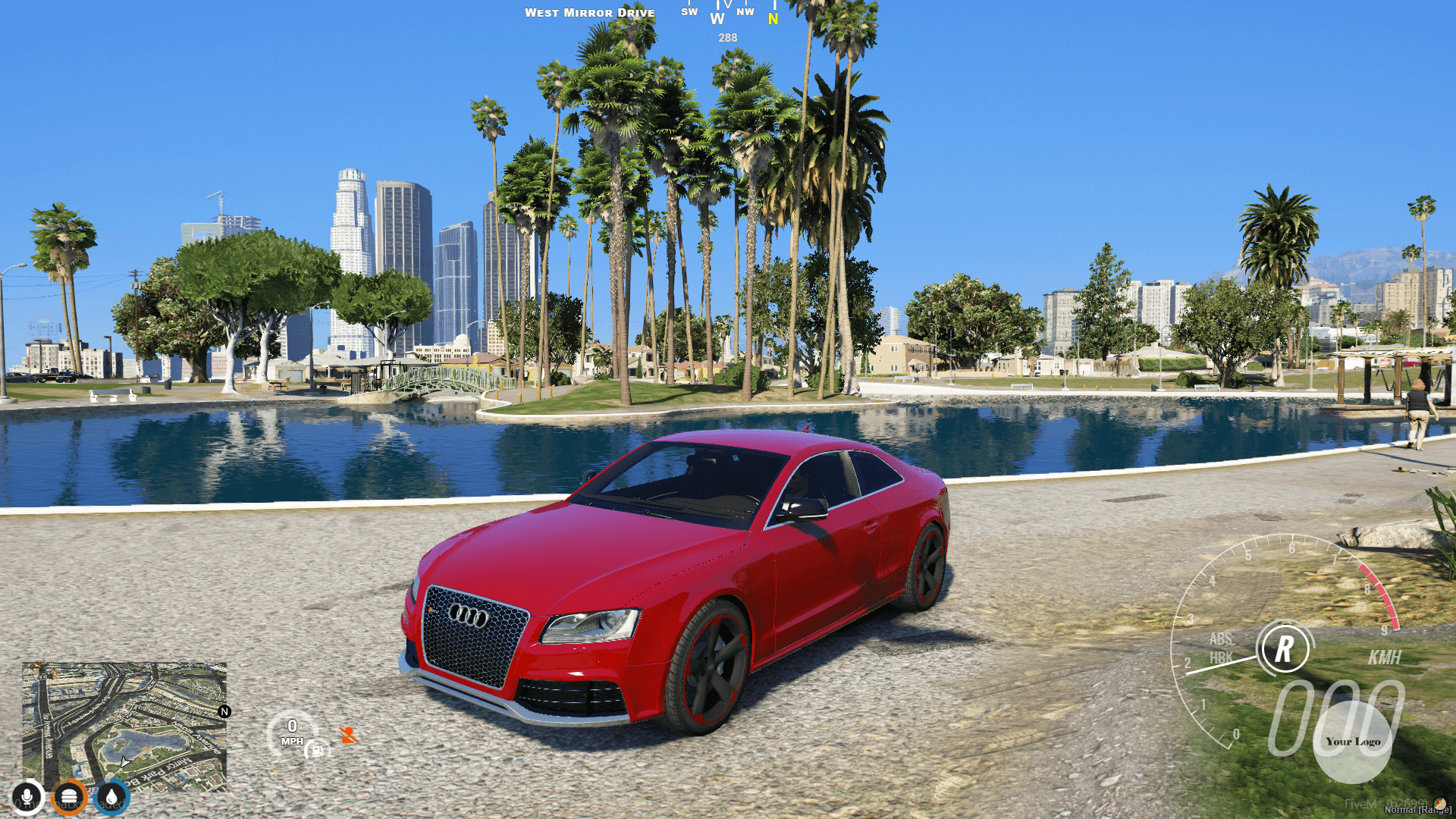Click the N compass marker above the minimap
The height and width of the screenshot is (819, 1456).
click(x=224, y=711)
